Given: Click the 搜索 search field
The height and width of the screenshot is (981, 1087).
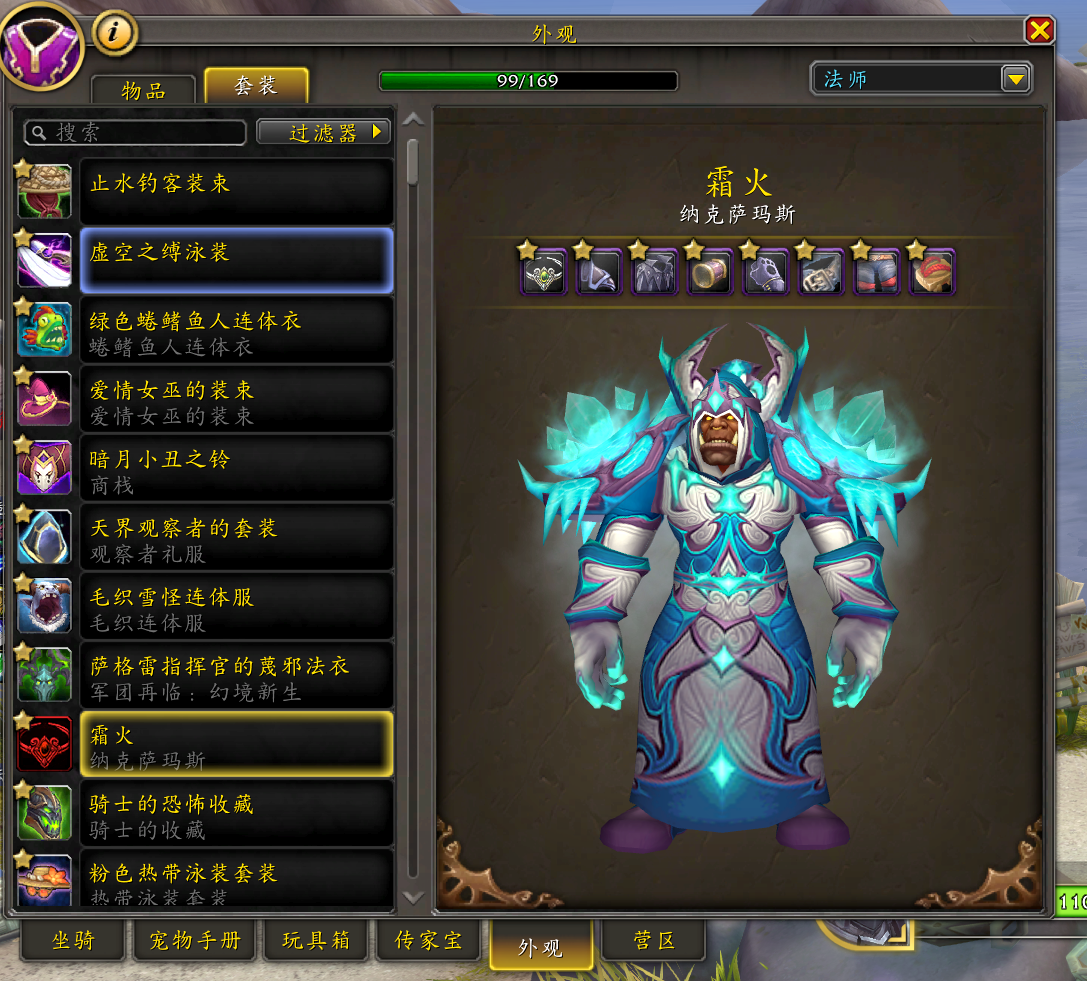Looking at the screenshot, I should (x=136, y=132).
